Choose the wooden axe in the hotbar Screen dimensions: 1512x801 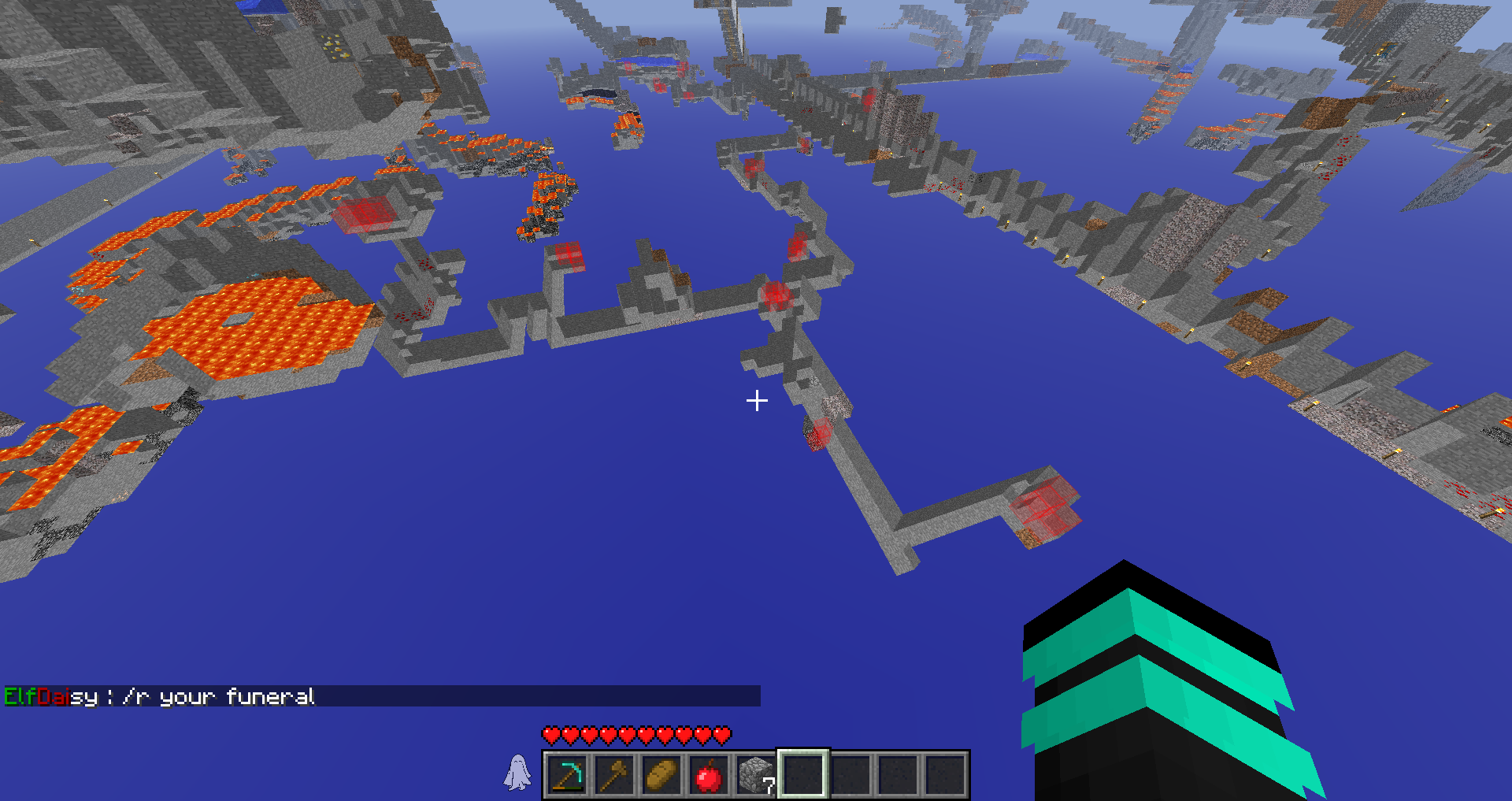point(614,775)
